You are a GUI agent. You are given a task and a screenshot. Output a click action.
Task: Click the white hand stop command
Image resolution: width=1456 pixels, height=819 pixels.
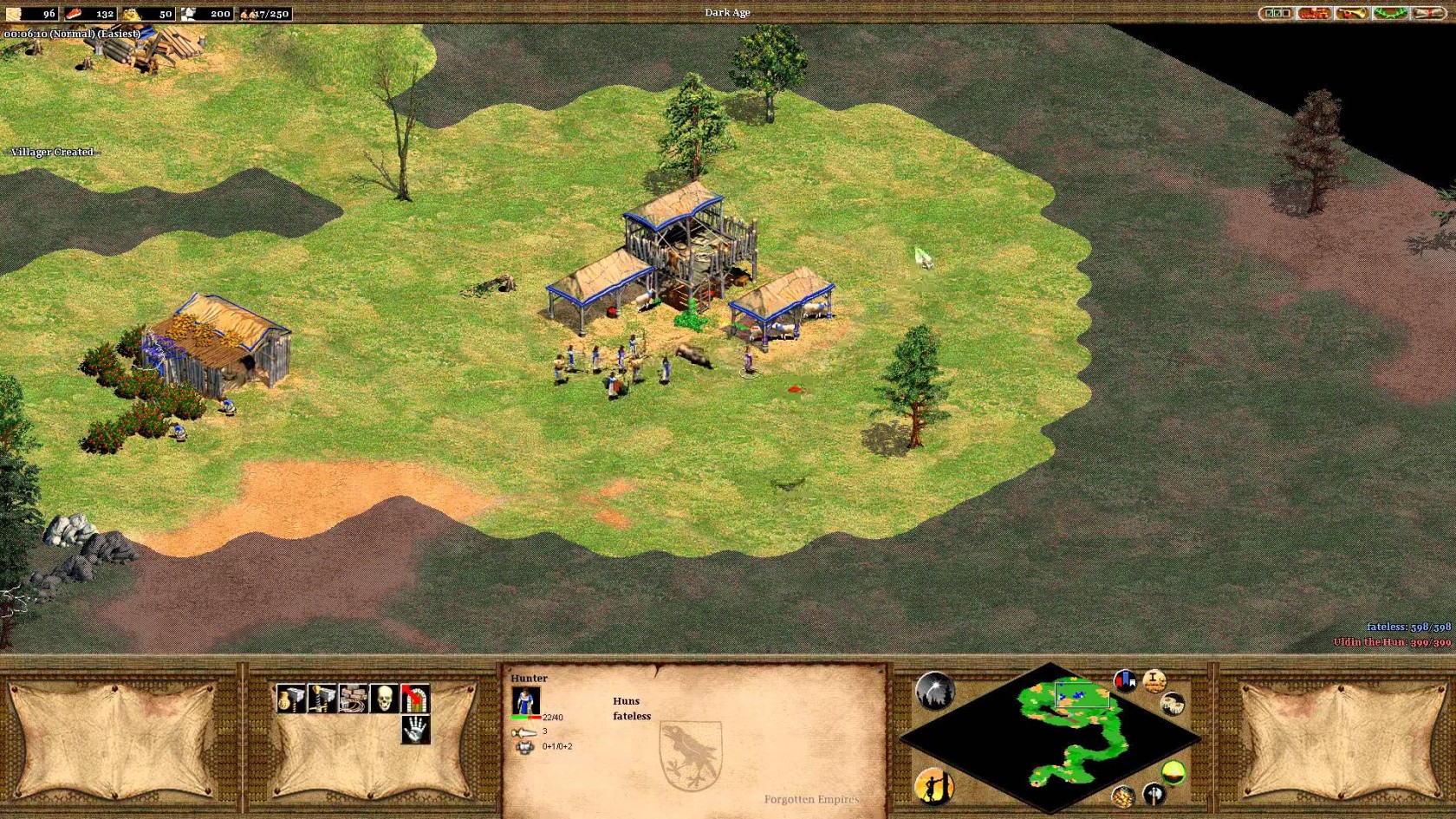pyautogui.click(x=415, y=730)
